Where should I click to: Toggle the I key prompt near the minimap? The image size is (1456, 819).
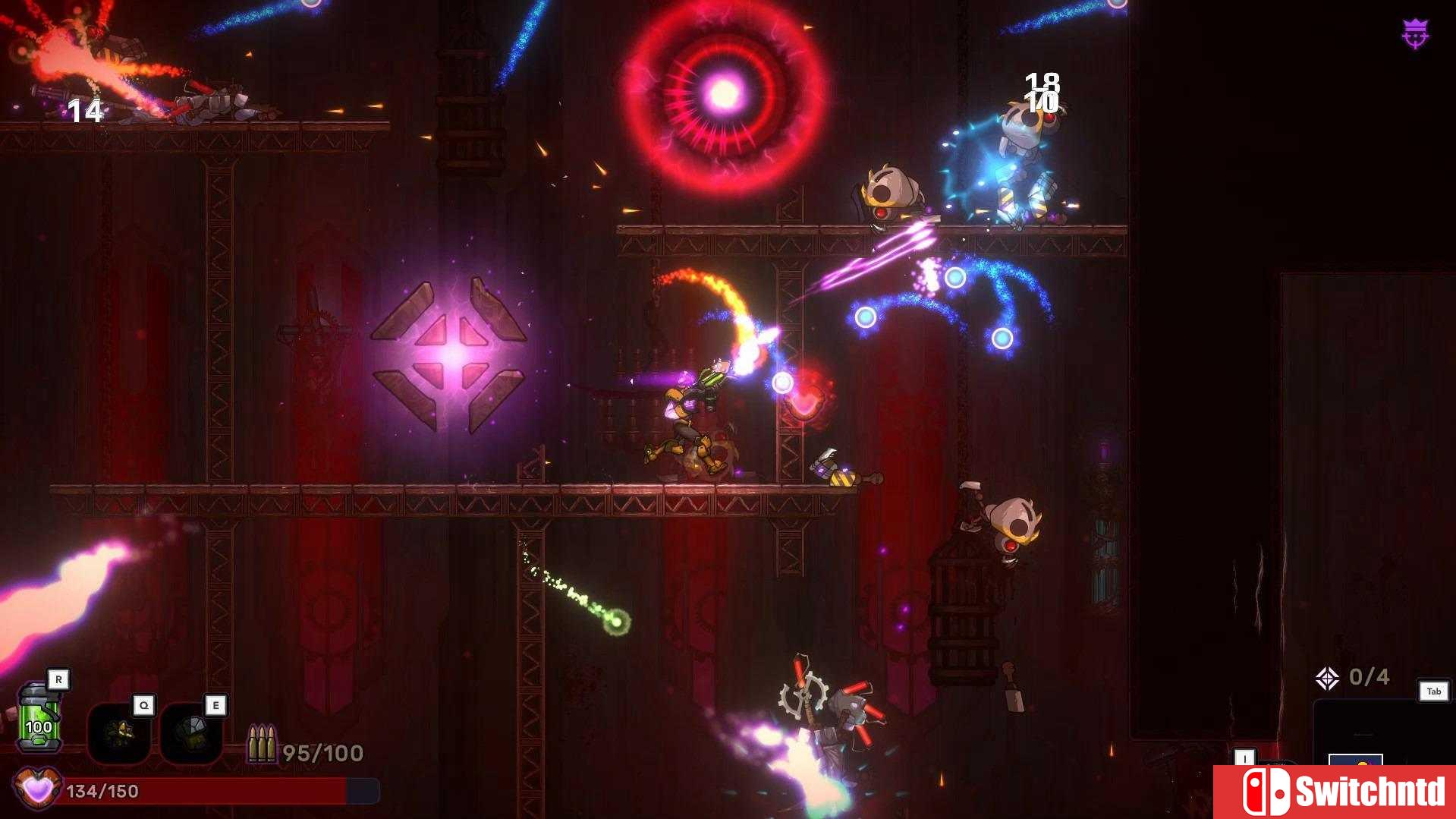click(1245, 758)
